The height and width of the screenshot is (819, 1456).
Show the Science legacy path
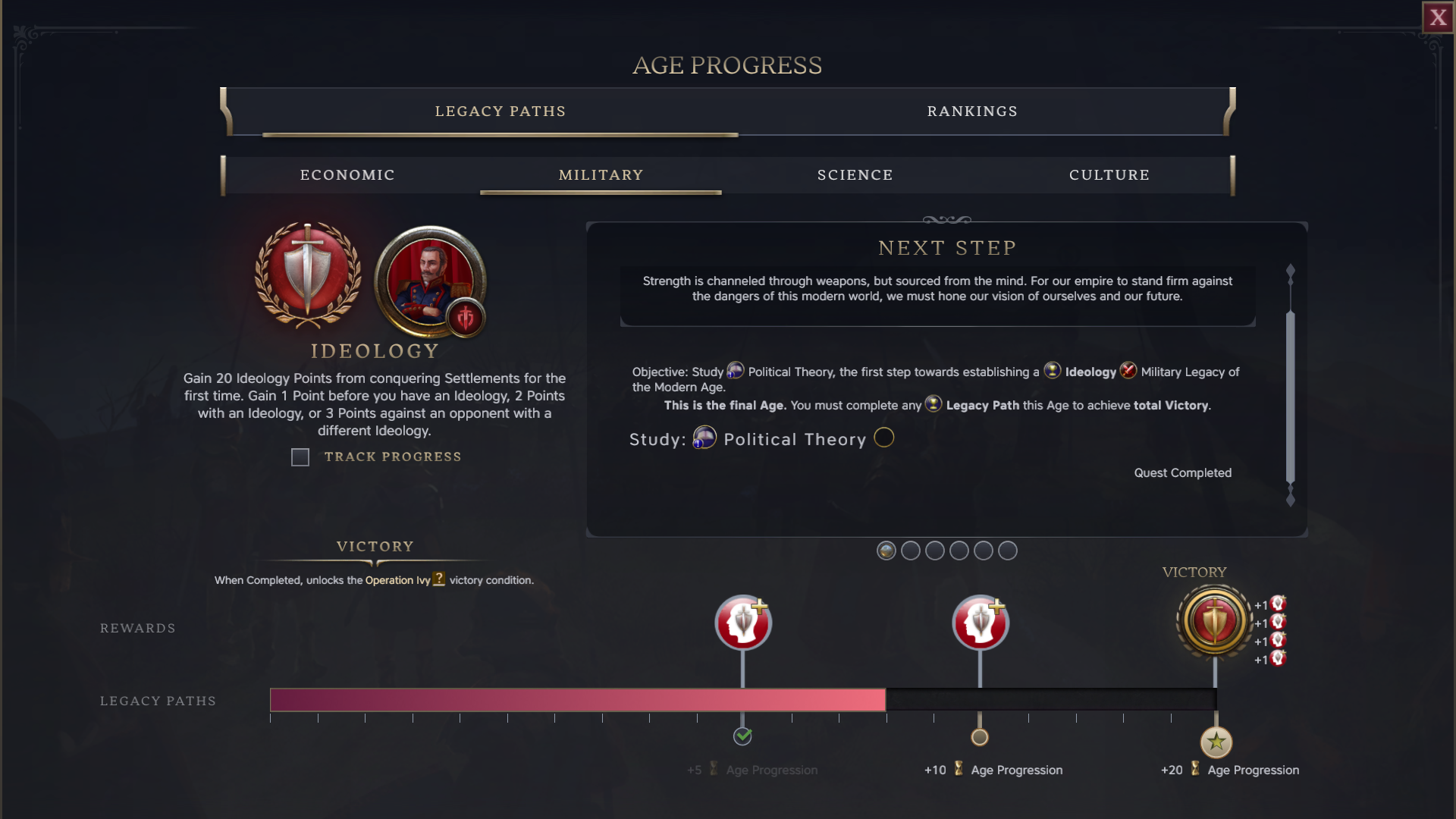pyautogui.click(x=855, y=175)
